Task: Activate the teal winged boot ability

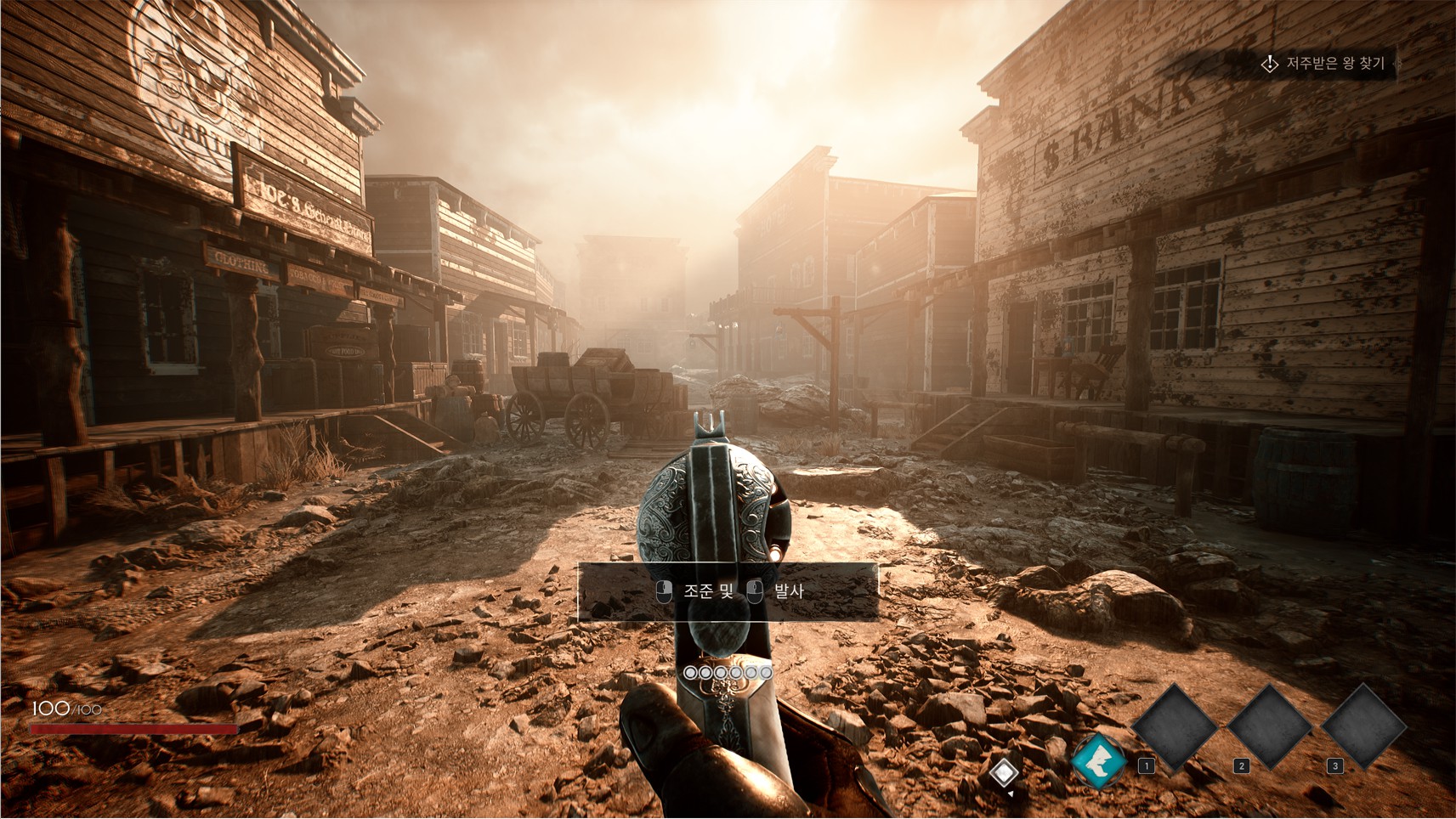Action: point(1097,760)
